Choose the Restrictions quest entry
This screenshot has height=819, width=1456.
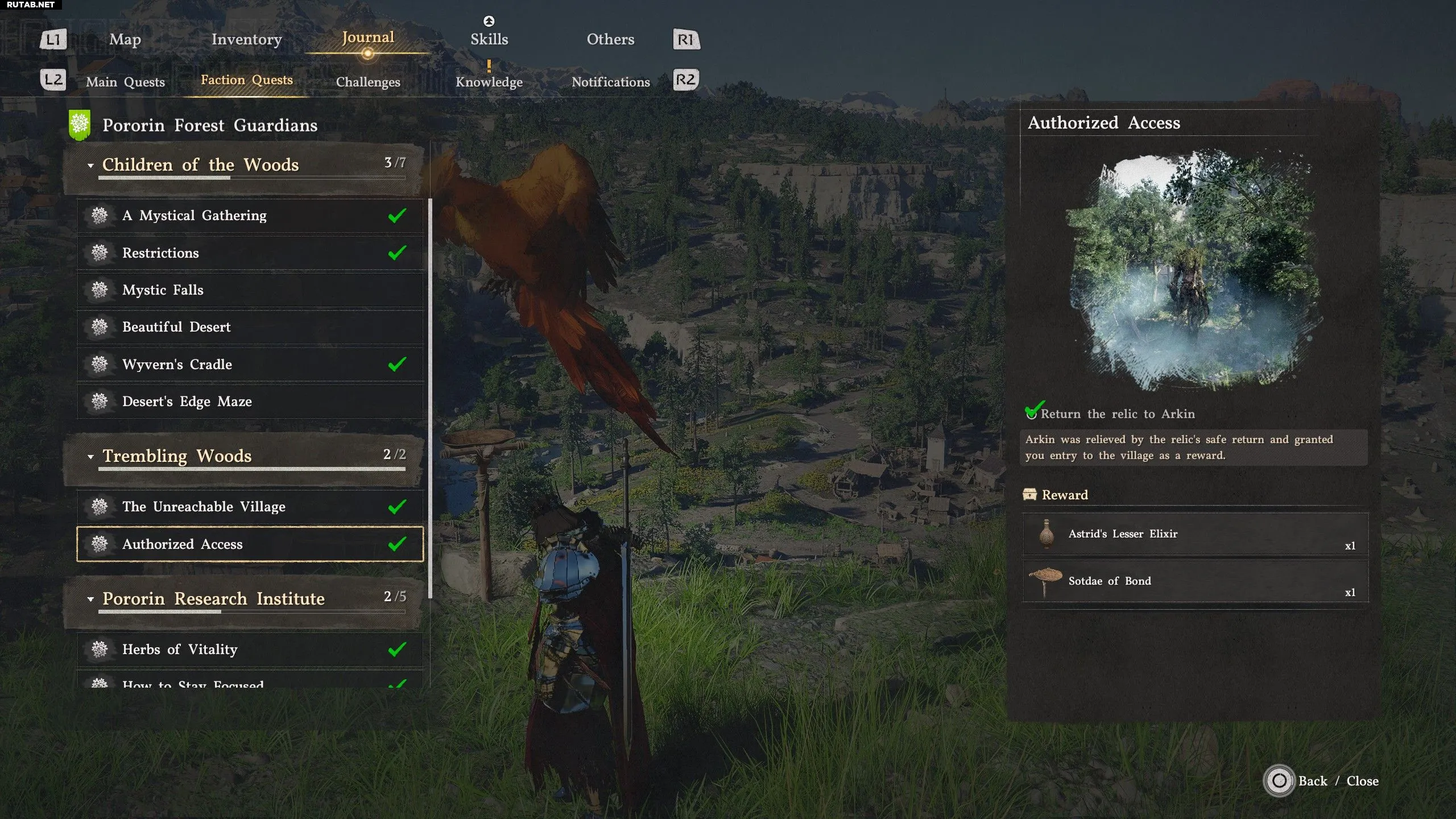click(x=250, y=253)
